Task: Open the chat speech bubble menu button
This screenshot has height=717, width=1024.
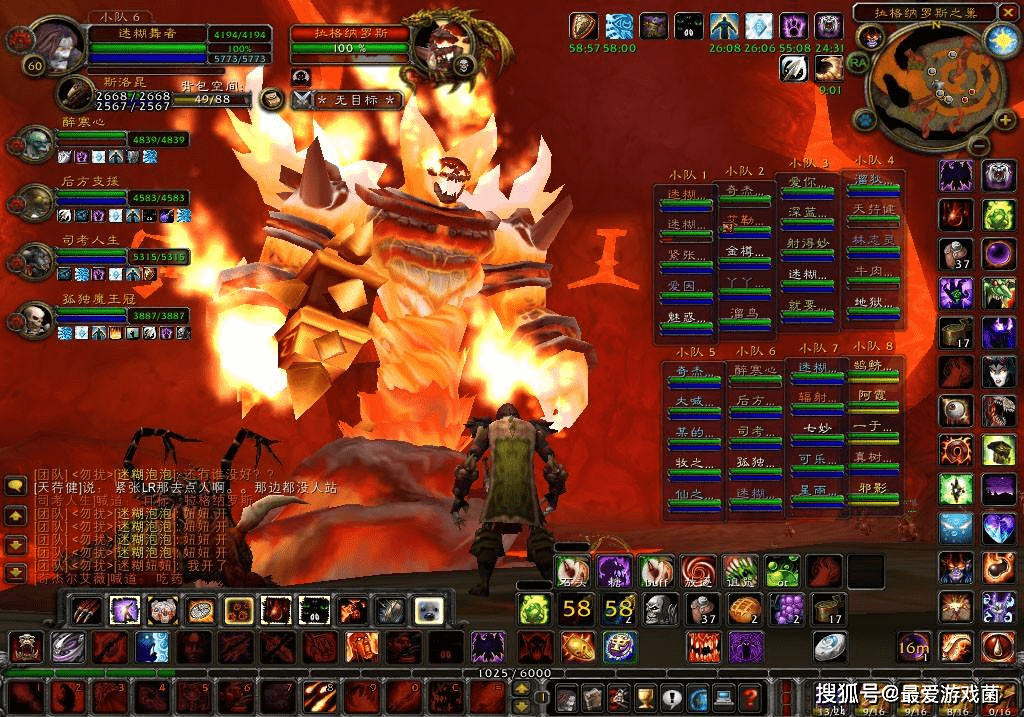Action: [15, 486]
